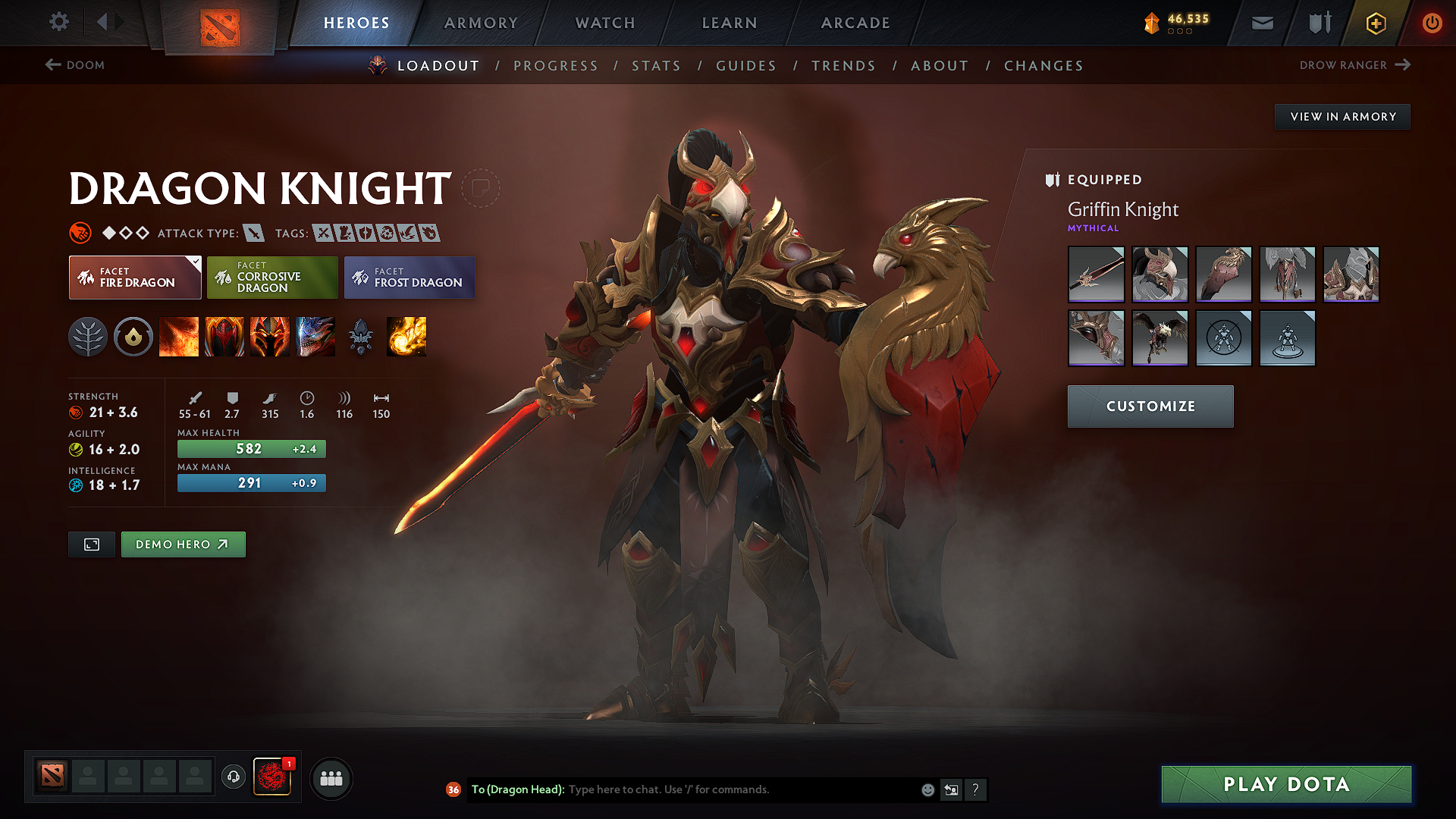Select the Breathe Fire ability icon
Screen dimensions: 1456x819
[179, 337]
